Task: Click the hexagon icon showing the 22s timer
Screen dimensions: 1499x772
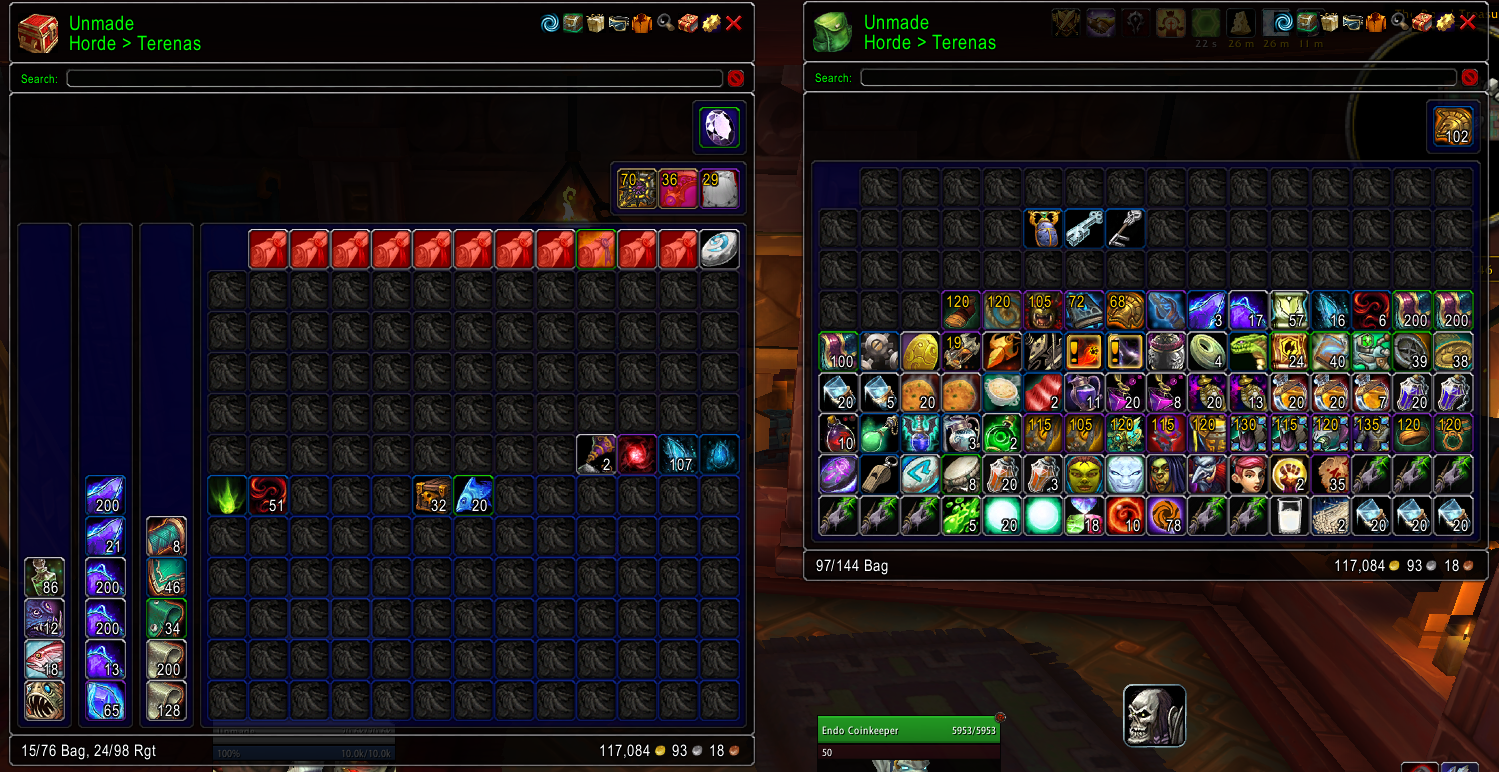Action: point(1207,22)
